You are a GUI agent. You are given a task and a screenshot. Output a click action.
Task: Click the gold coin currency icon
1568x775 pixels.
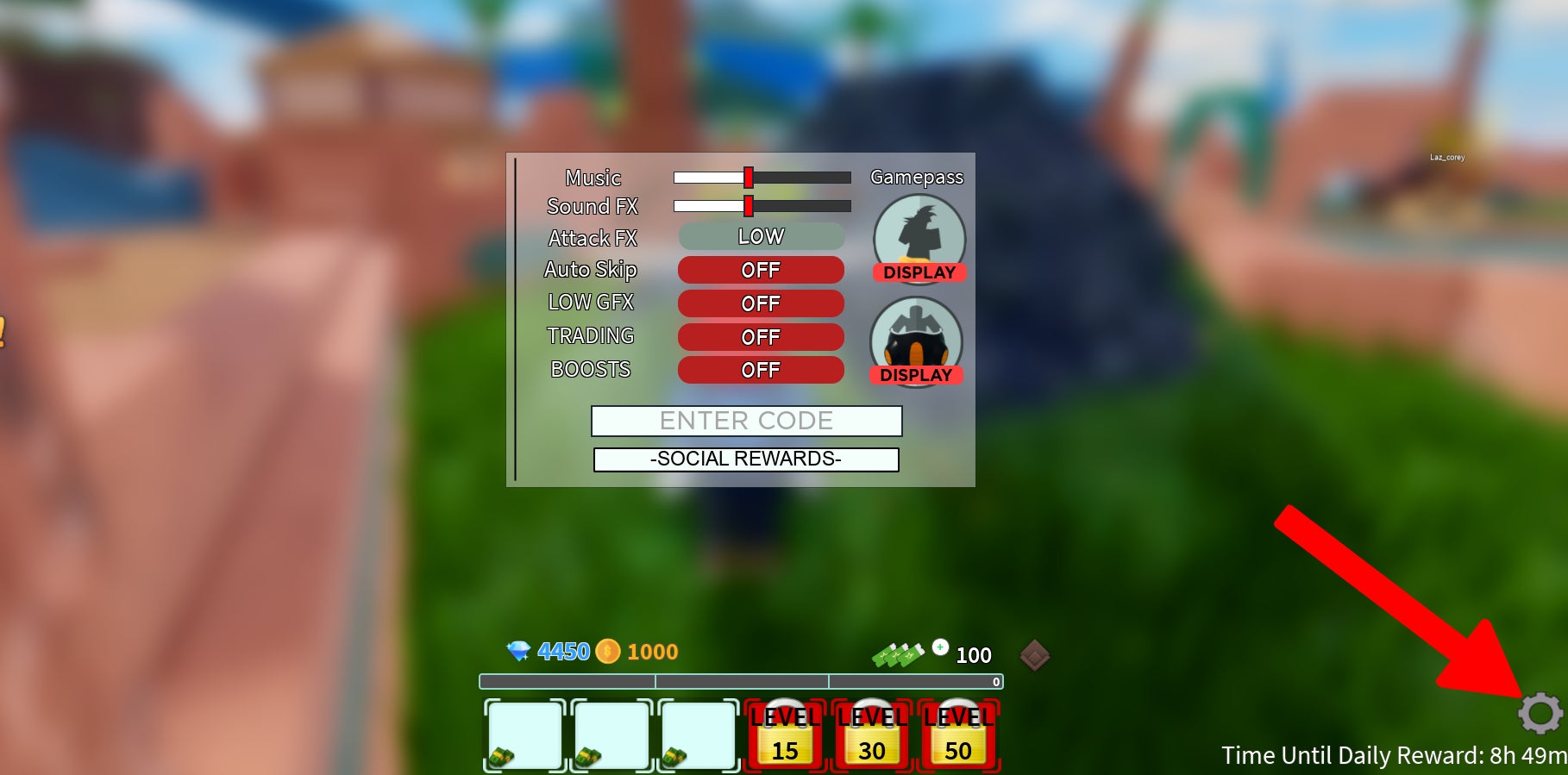tap(606, 652)
